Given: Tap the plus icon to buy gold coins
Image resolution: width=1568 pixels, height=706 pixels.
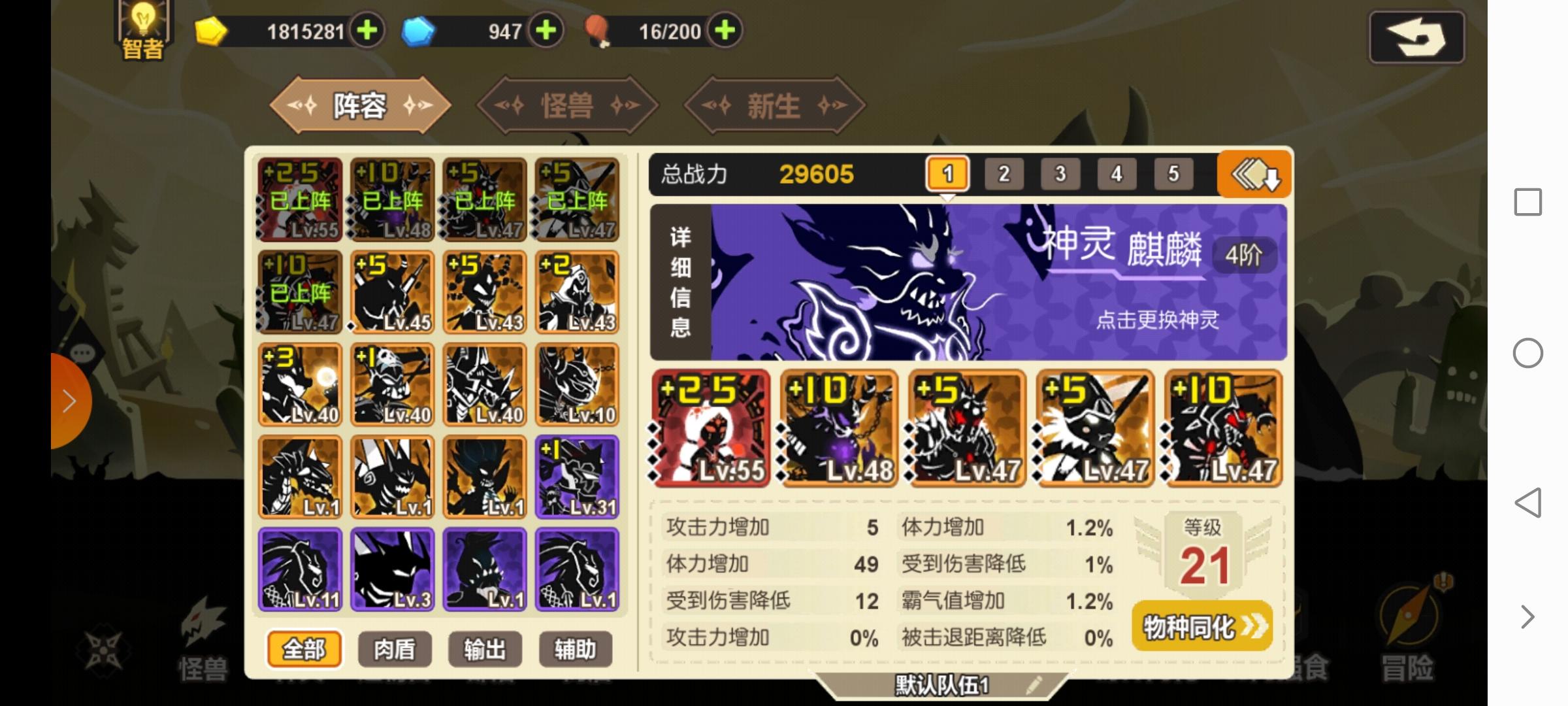Looking at the screenshot, I should click(367, 31).
